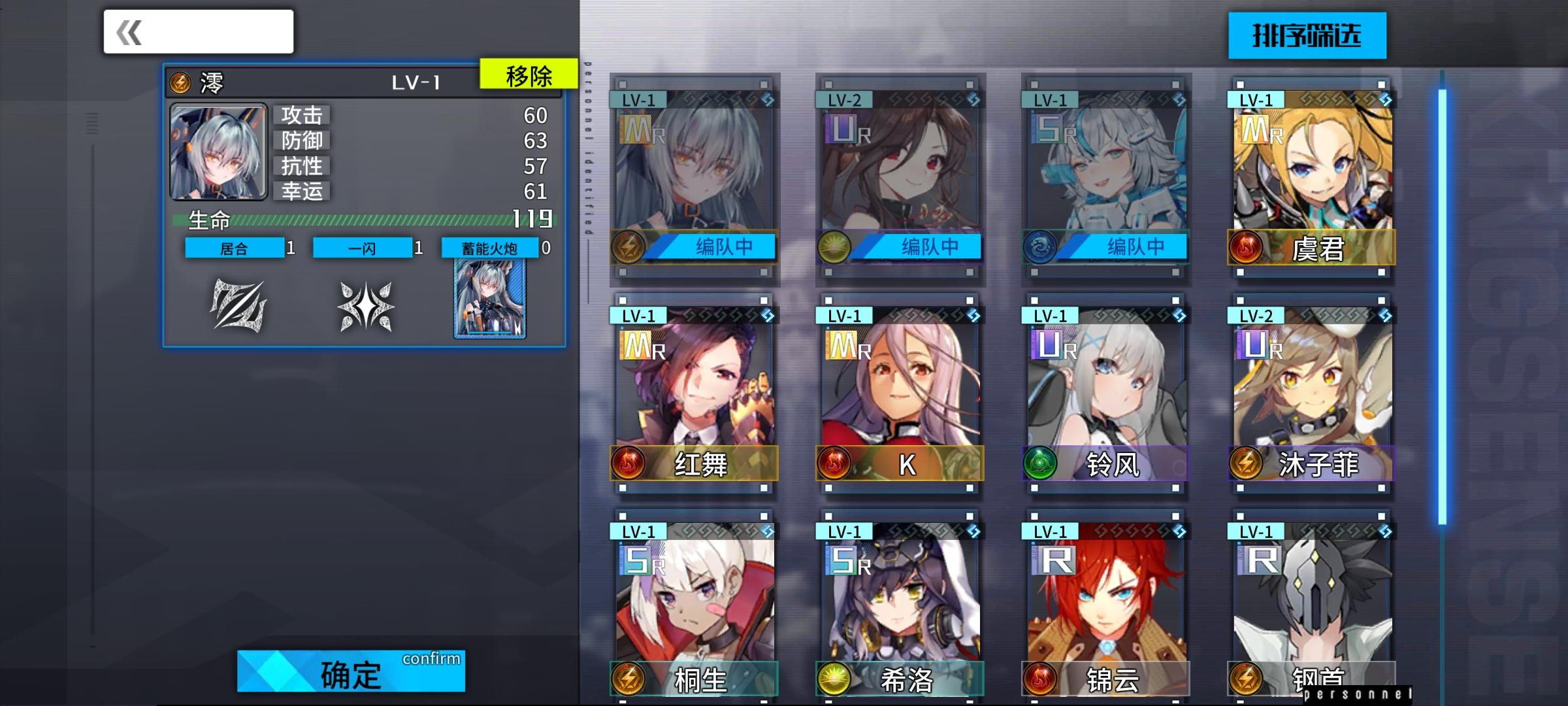This screenshot has height=706, width=1568.
Task: Go back with the double-arrow button
Action: 197,32
